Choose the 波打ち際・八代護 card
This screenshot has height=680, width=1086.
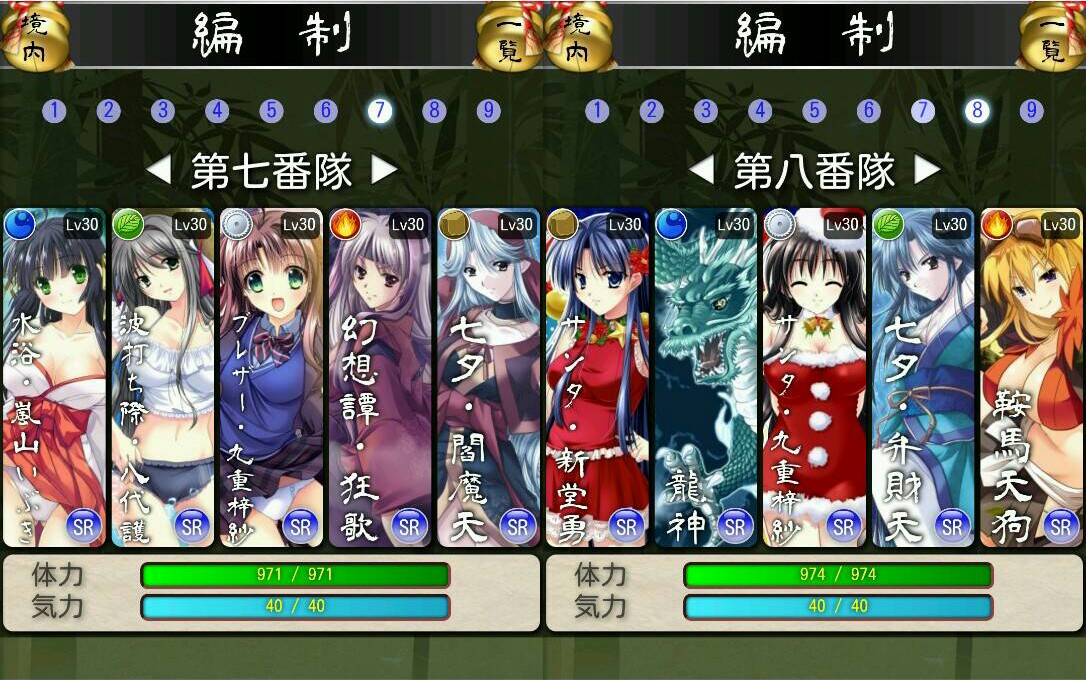162,378
